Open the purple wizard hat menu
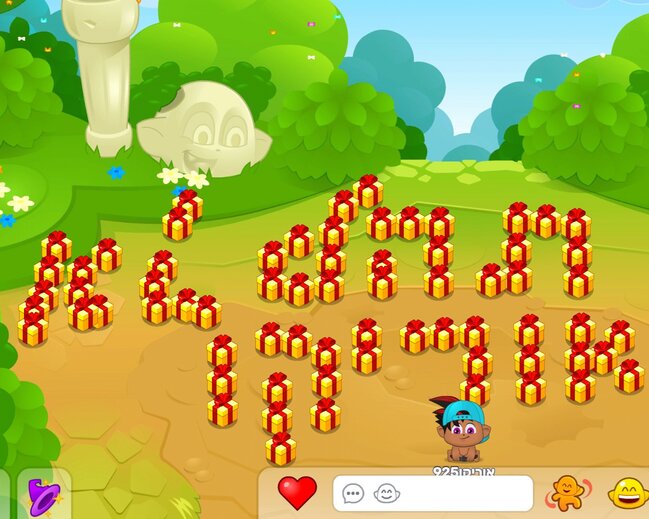The height and width of the screenshot is (519, 649). [x=44, y=494]
